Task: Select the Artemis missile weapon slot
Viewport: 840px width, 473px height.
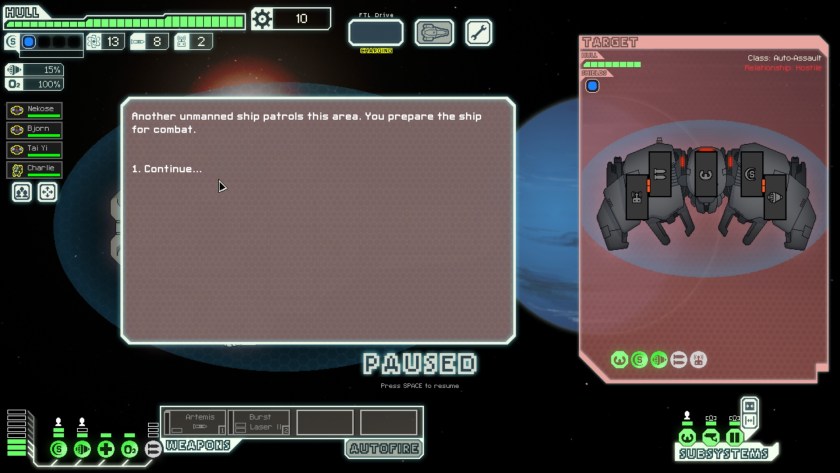Action: tap(194, 422)
